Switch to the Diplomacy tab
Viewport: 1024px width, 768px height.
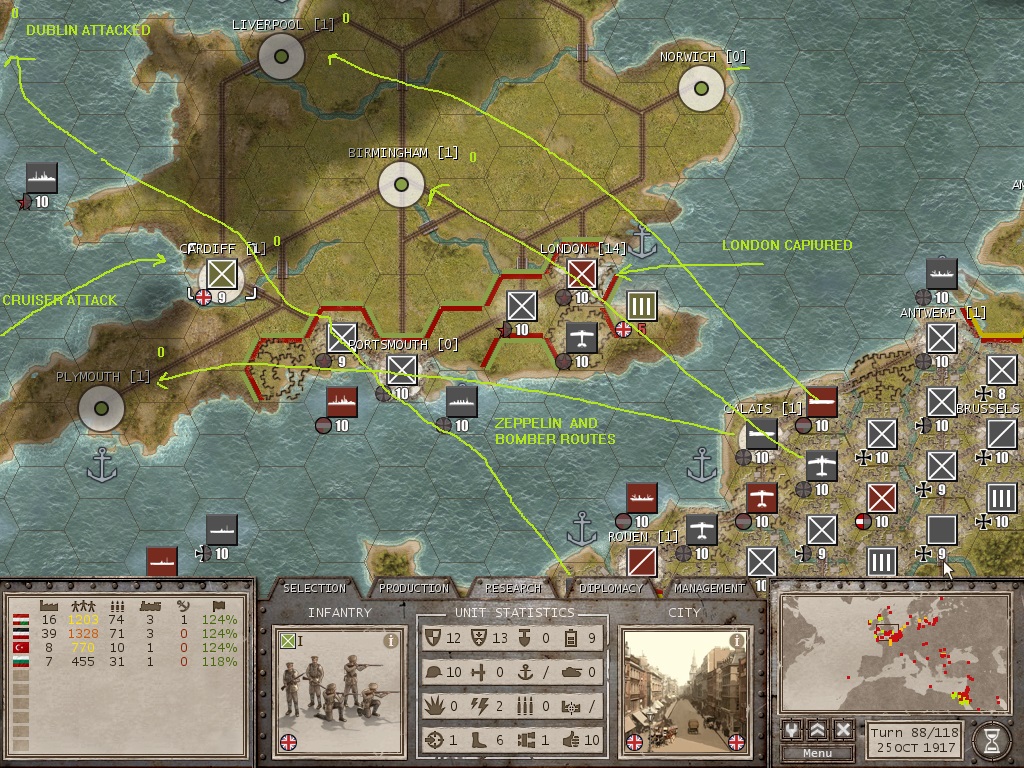click(611, 588)
